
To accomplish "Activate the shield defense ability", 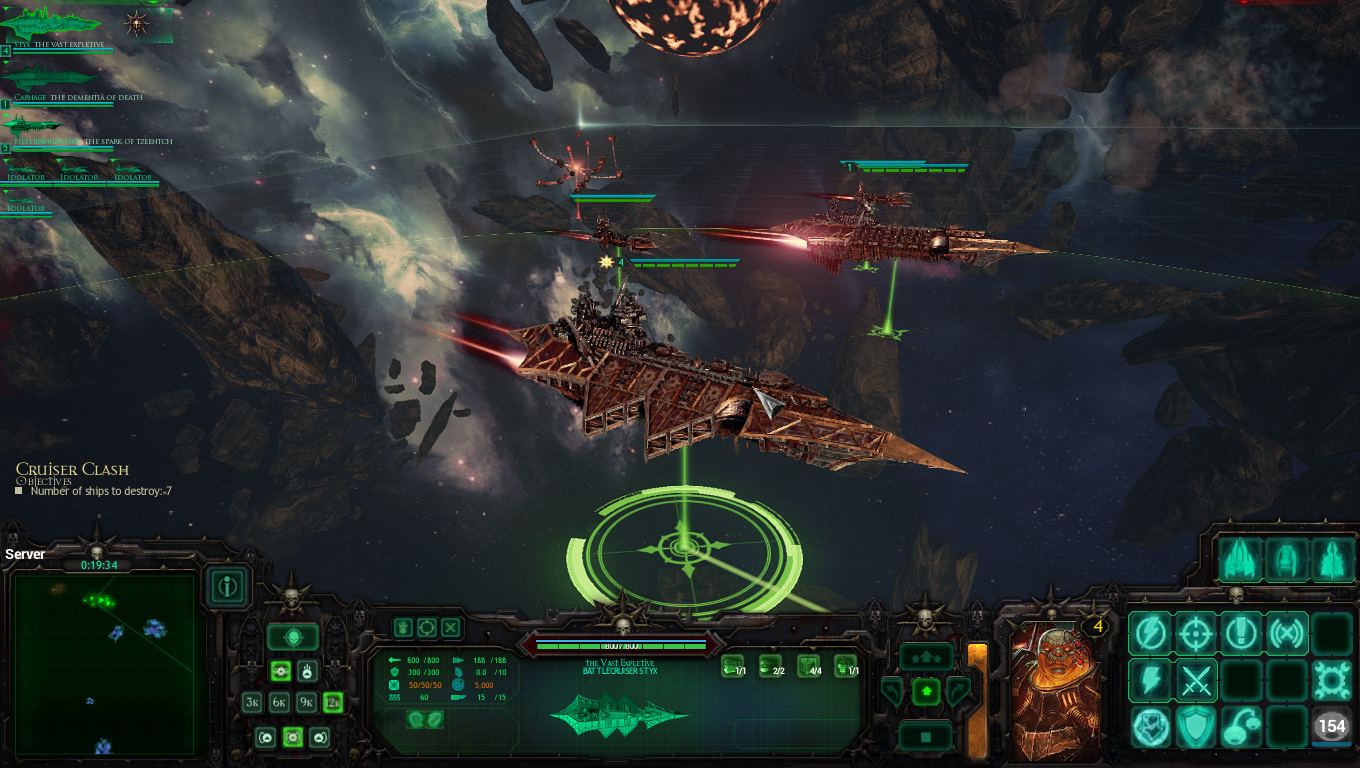I will 1197,725.
